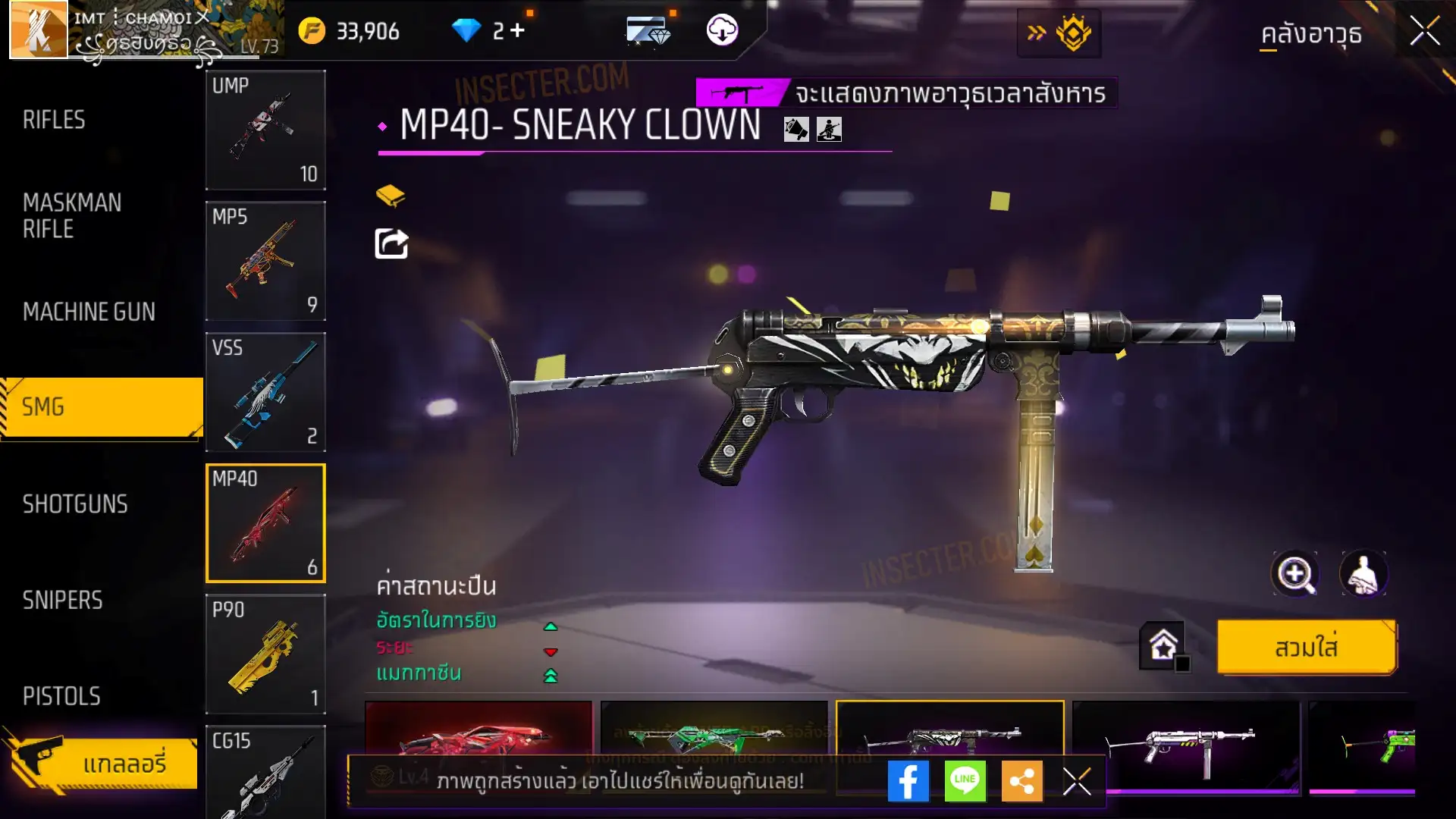
Task: Switch to the SNIPERS category
Action: pyautogui.click(x=63, y=601)
